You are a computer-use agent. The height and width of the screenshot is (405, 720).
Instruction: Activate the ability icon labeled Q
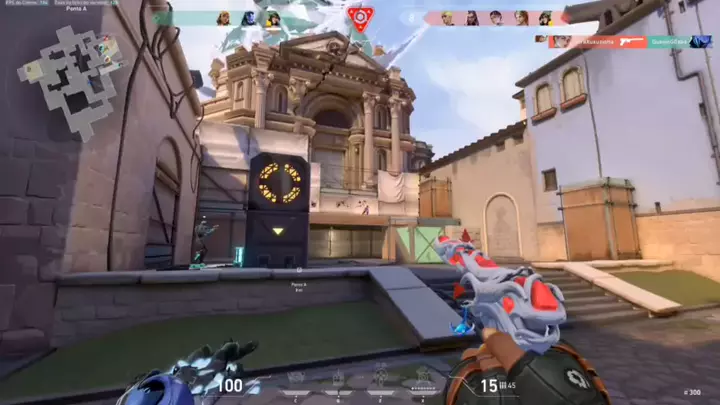[x=338, y=376]
